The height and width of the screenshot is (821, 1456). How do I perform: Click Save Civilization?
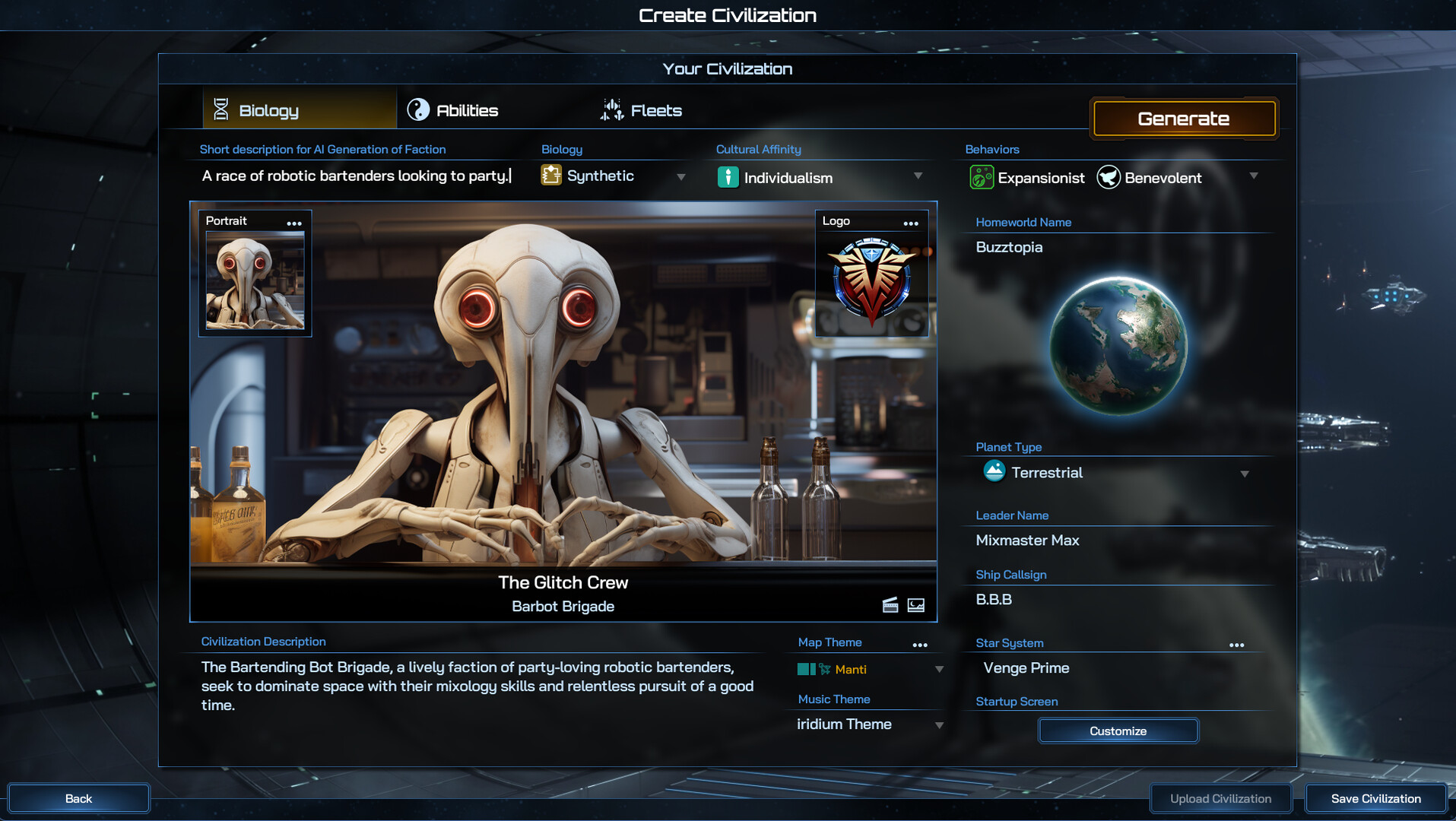click(x=1375, y=798)
